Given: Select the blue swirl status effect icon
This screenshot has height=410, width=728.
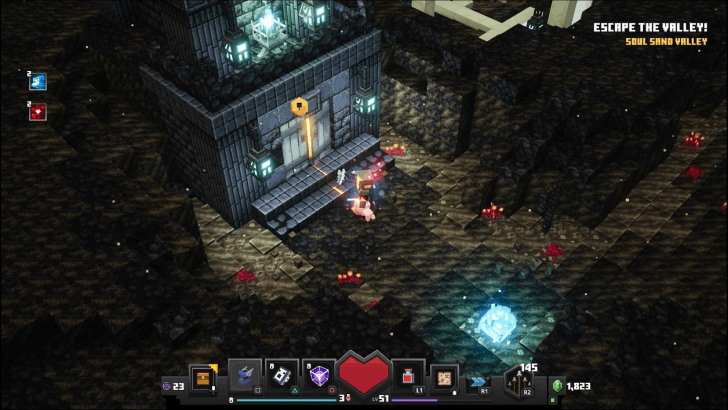Looking at the screenshot, I should click(38, 82).
